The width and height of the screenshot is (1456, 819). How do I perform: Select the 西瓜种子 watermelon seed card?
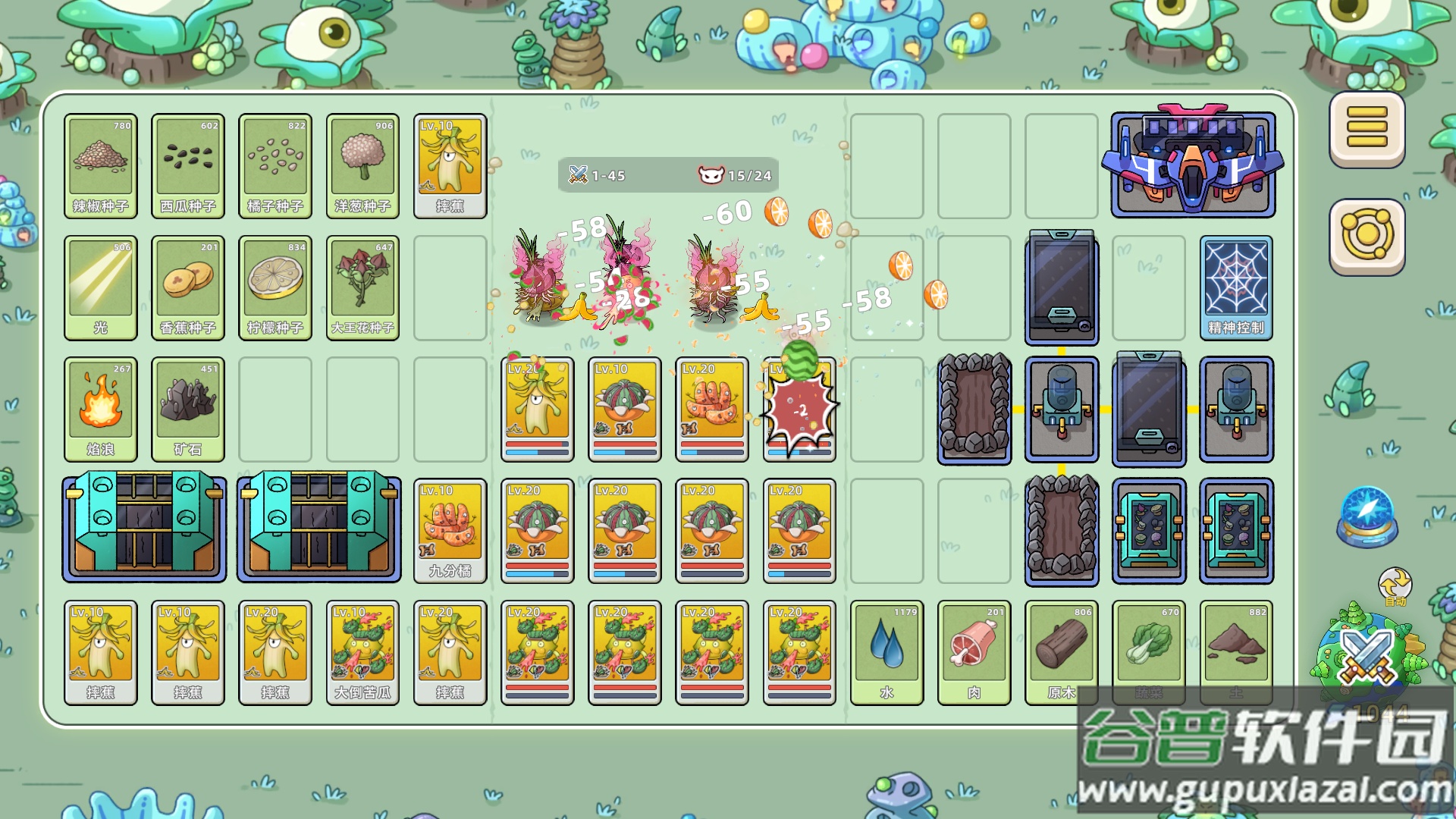pyautogui.click(x=188, y=165)
